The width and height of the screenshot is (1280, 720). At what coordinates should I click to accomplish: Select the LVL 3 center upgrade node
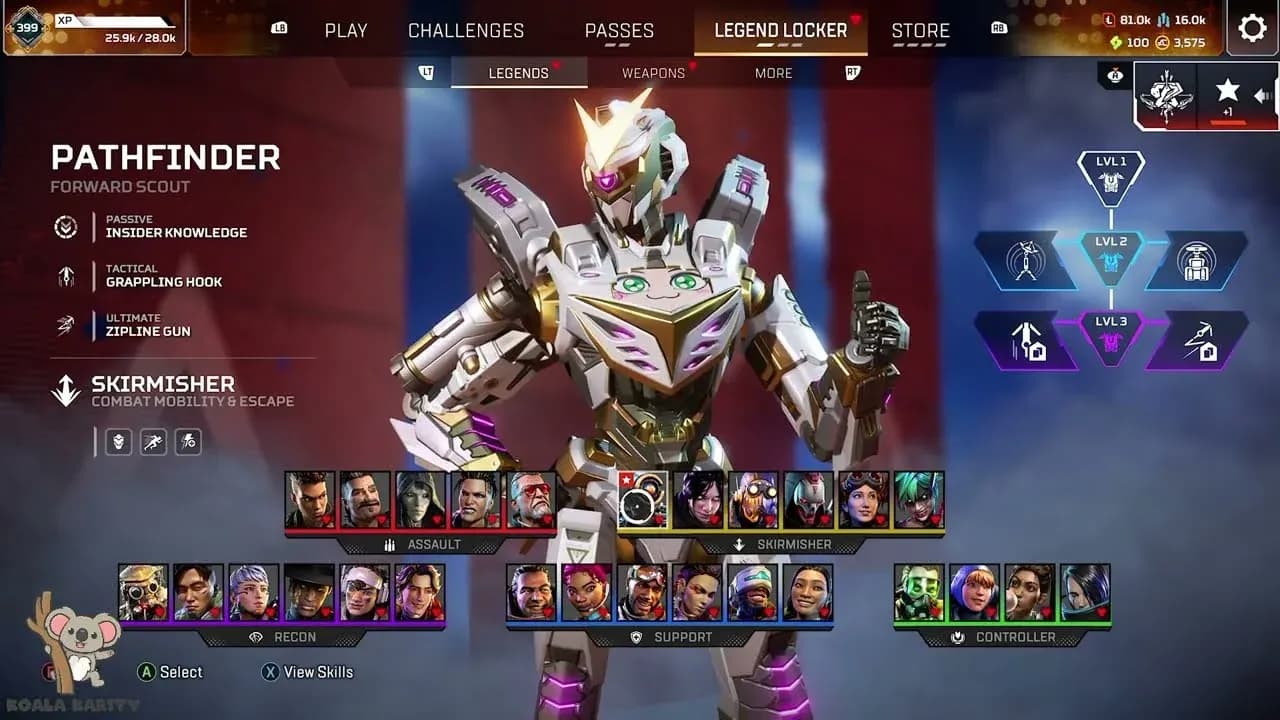(x=1111, y=337)
